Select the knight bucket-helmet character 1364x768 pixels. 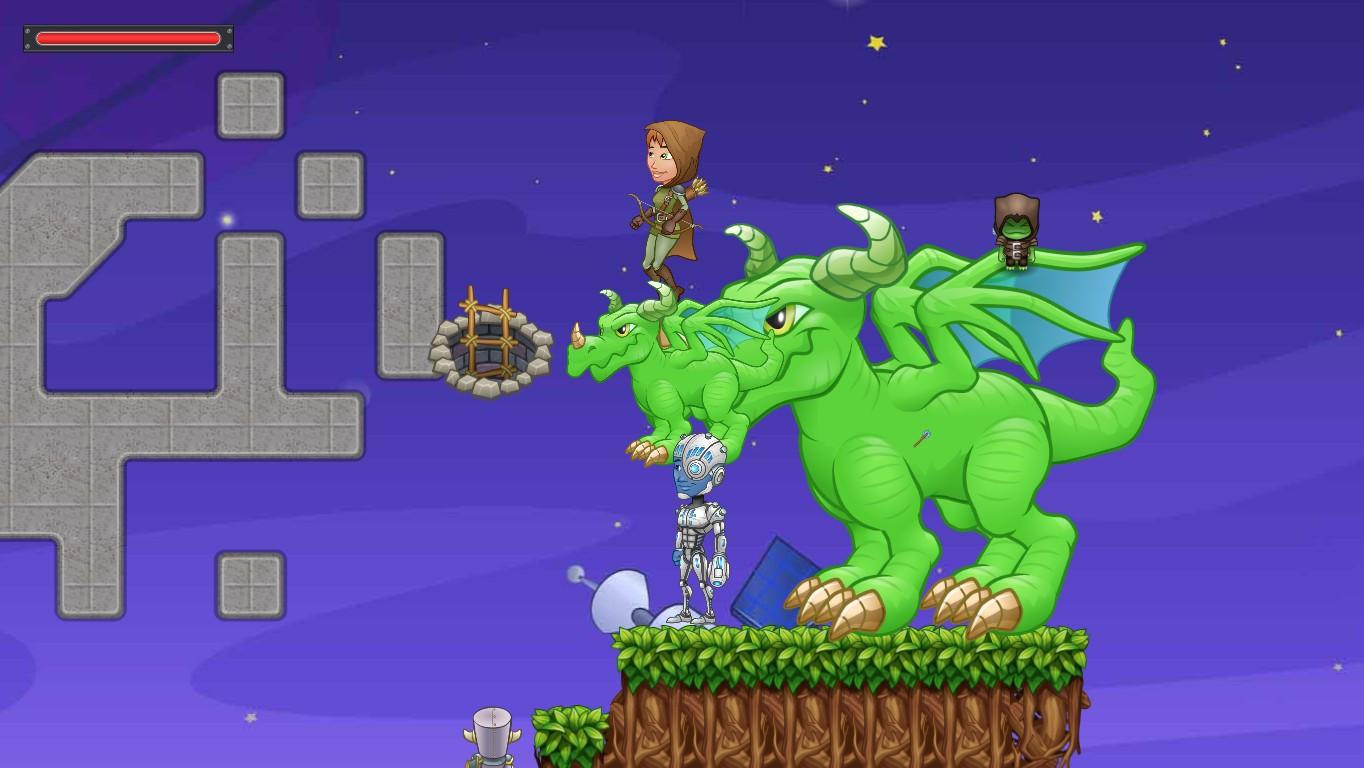(x=490, y=735)
